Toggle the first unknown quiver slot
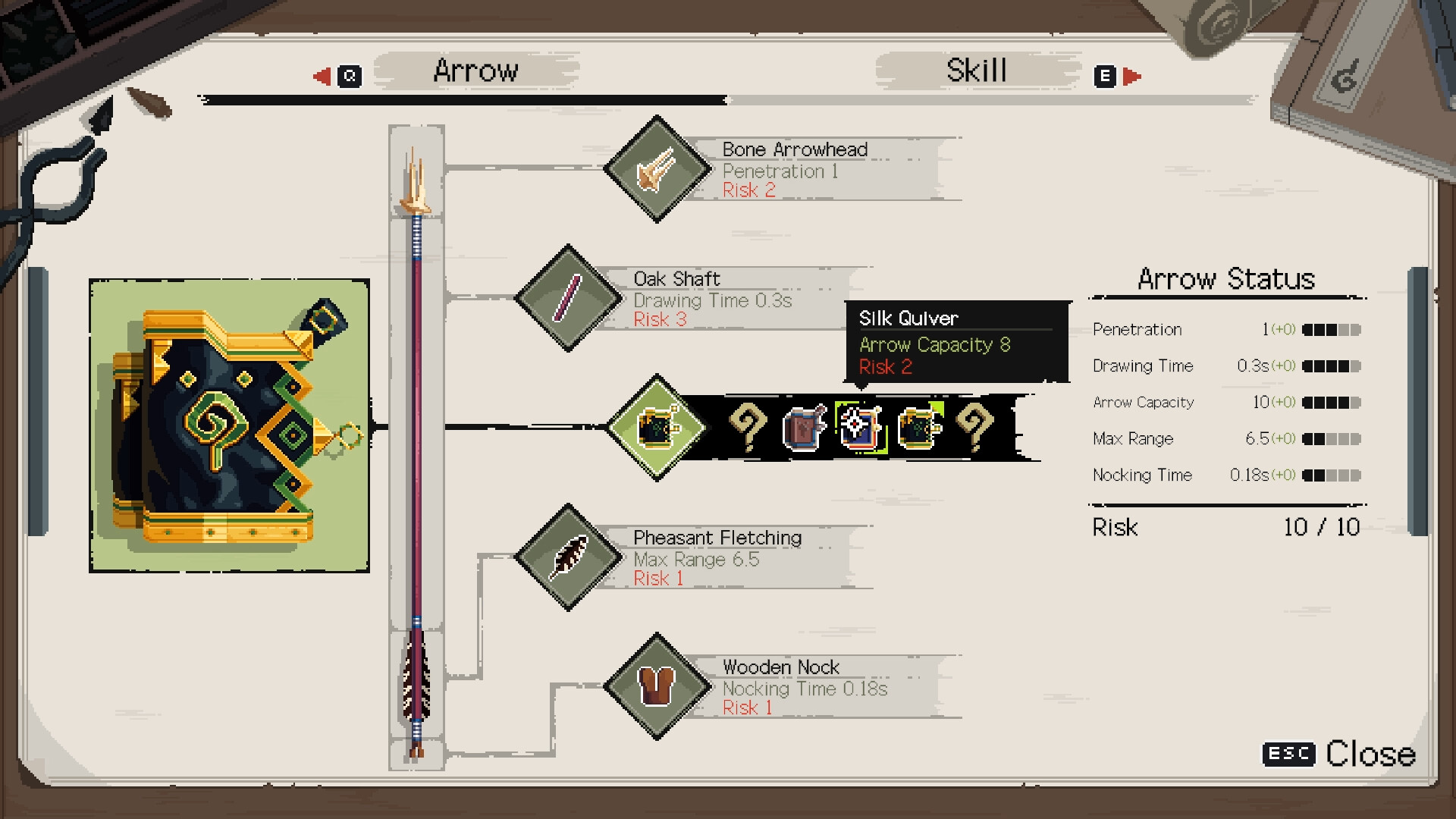Viewport: 1456px width, 819px height. (x=749, y=426)
